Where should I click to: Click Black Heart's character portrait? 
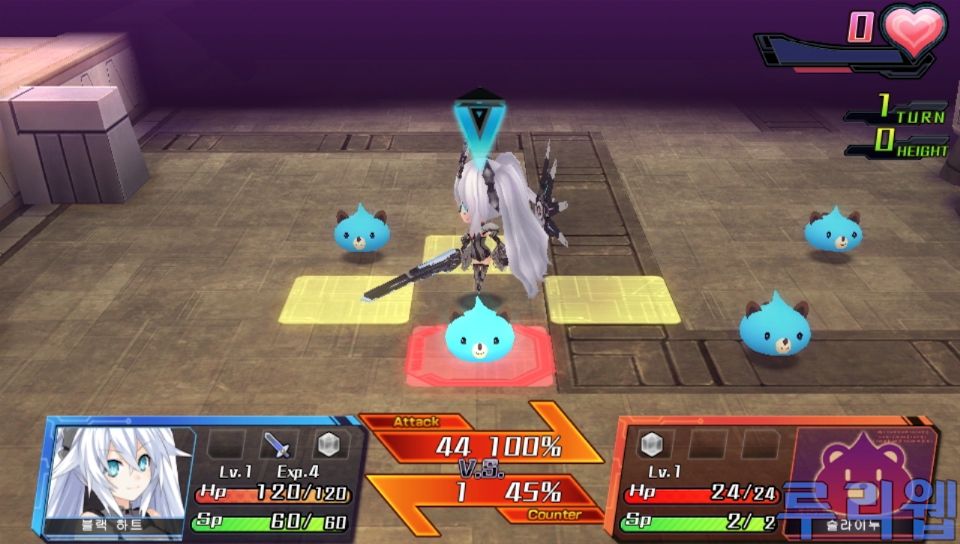[x=120, y=475]
